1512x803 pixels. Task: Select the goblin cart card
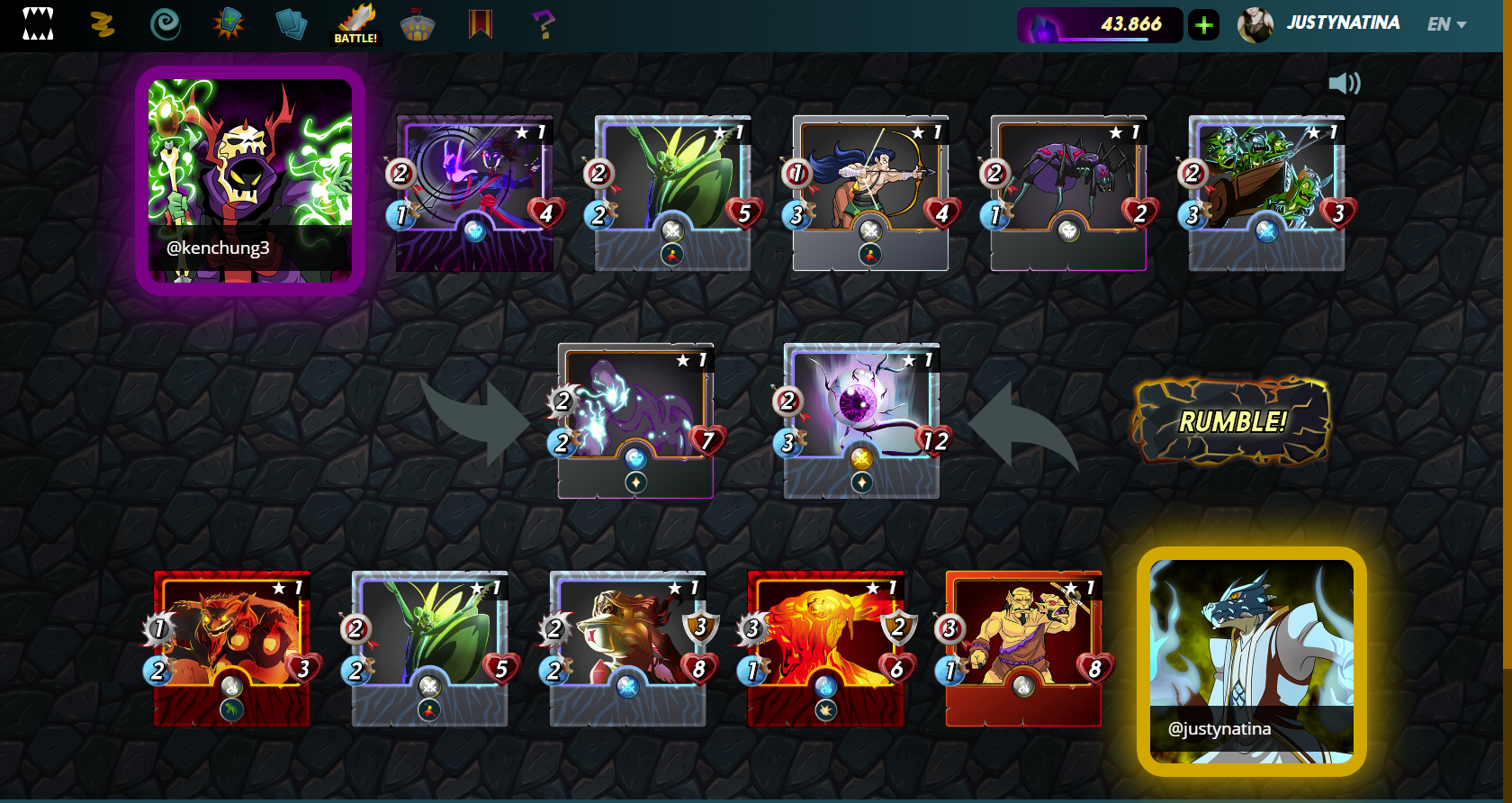click(x=1266, y=193)
